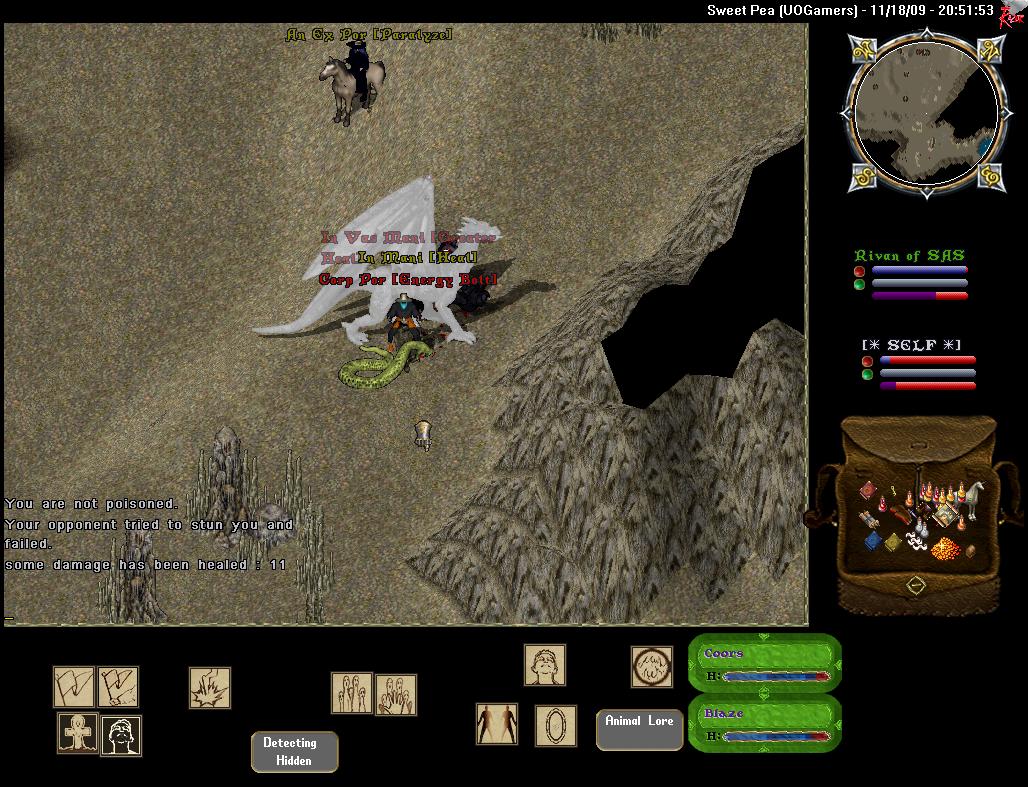1028x787 pixels.
Task: Click the SELF status bar
Action: click(918, 365)
